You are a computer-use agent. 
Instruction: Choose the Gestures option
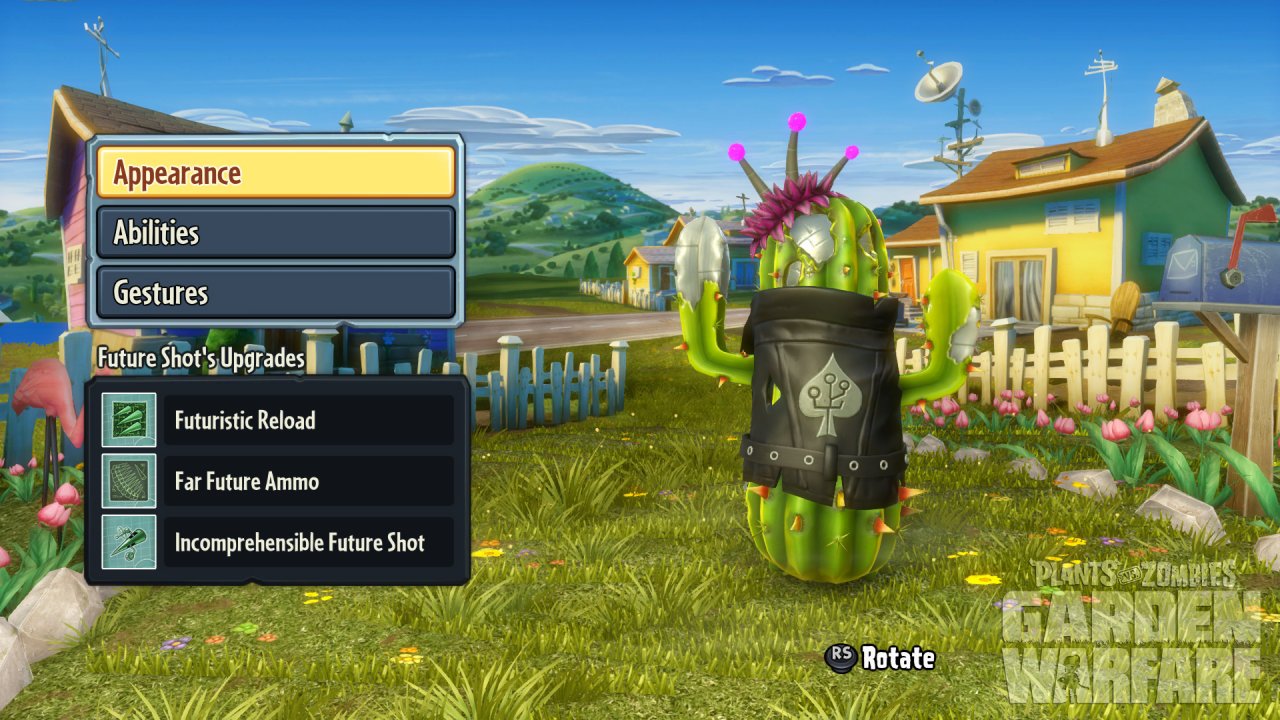point(275,292)
